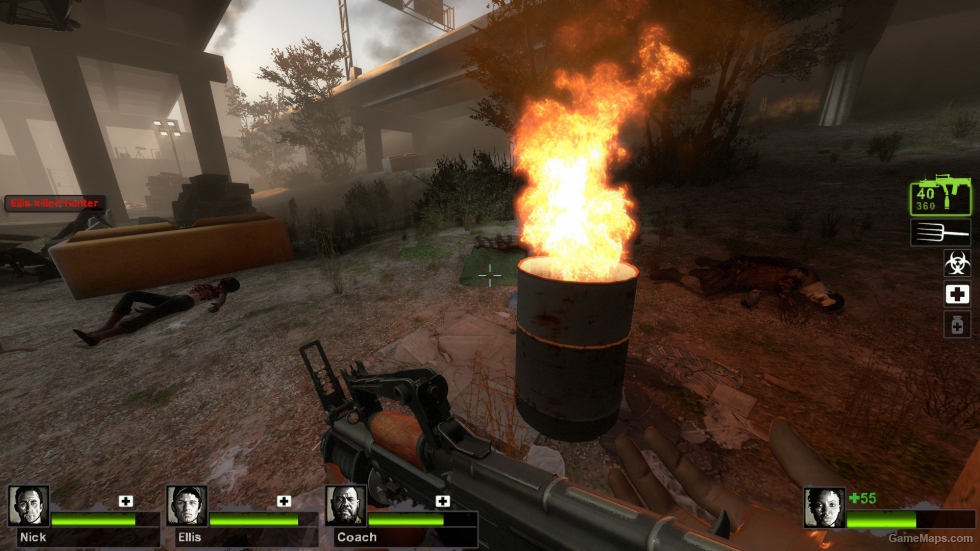Equip the biohazard bile bomb slot
Viewport: 980px width, 551px height.
(957, 264)
